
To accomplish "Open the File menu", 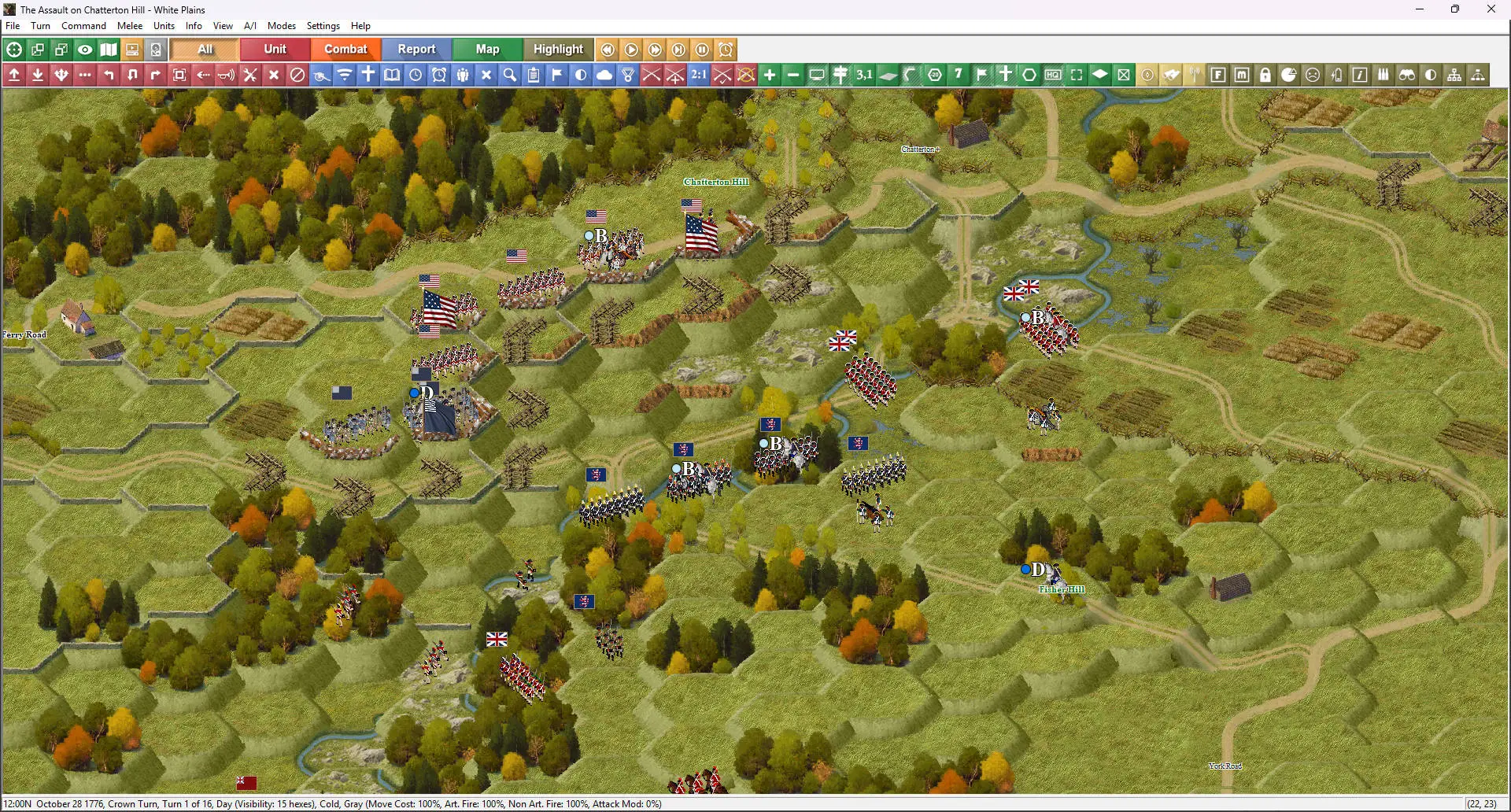I will [13, 26].
